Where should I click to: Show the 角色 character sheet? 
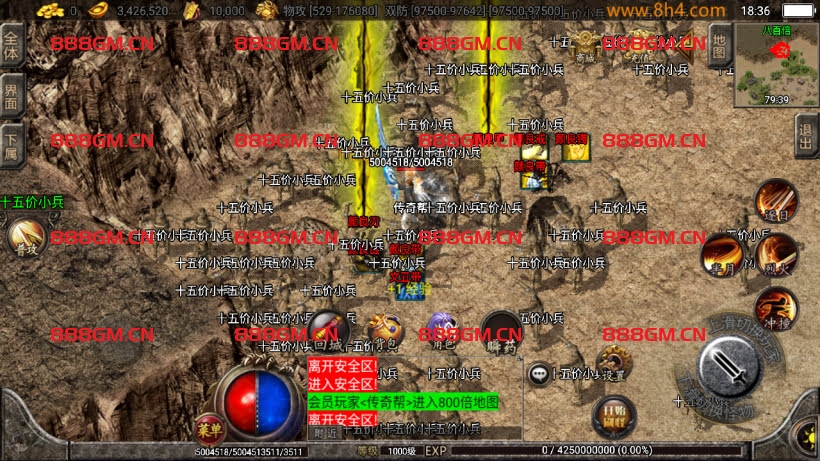click(442, 329)
